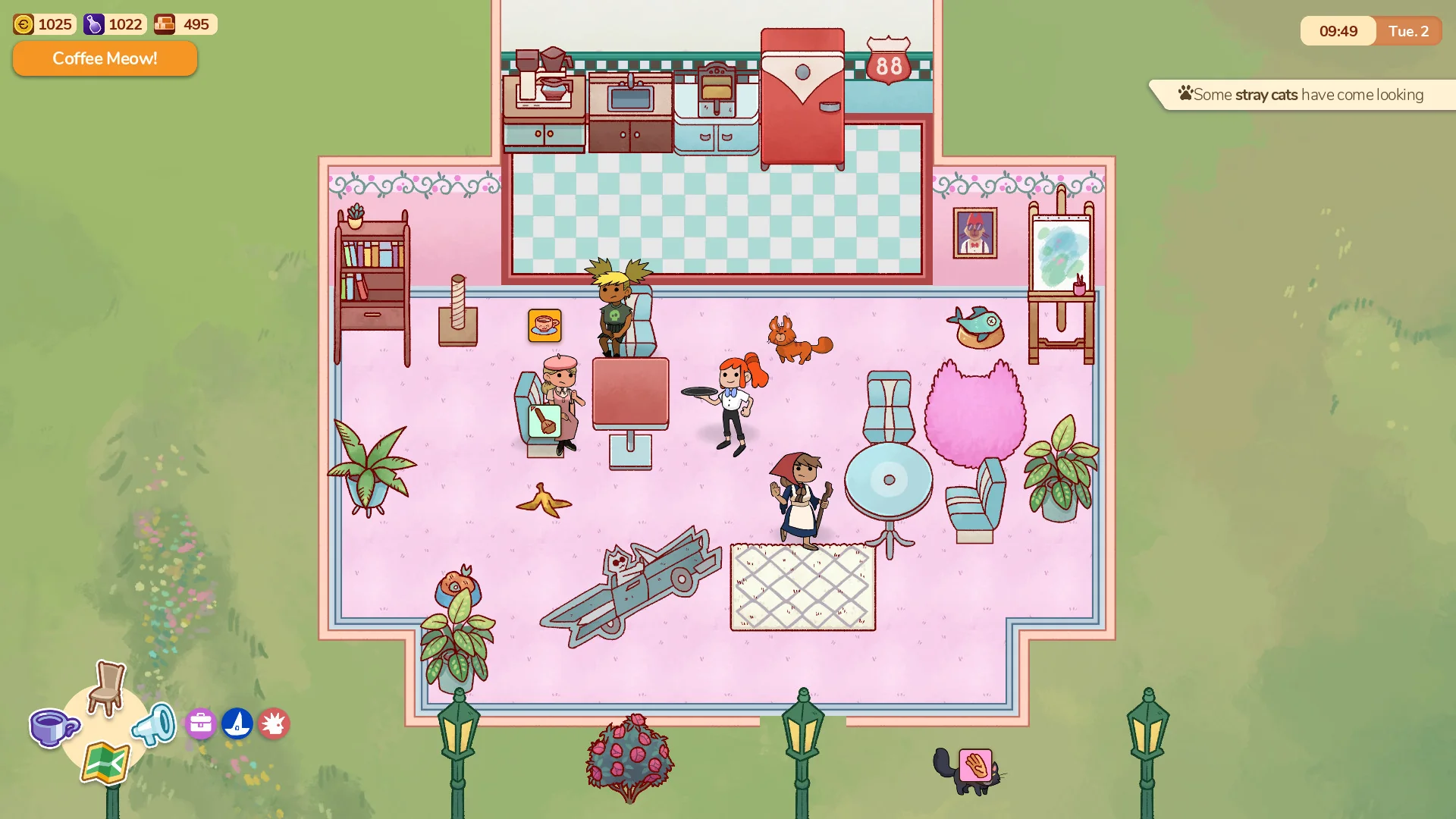Open the stray cats notification banner
1456x819 pixels.
tap(1301, 94)
